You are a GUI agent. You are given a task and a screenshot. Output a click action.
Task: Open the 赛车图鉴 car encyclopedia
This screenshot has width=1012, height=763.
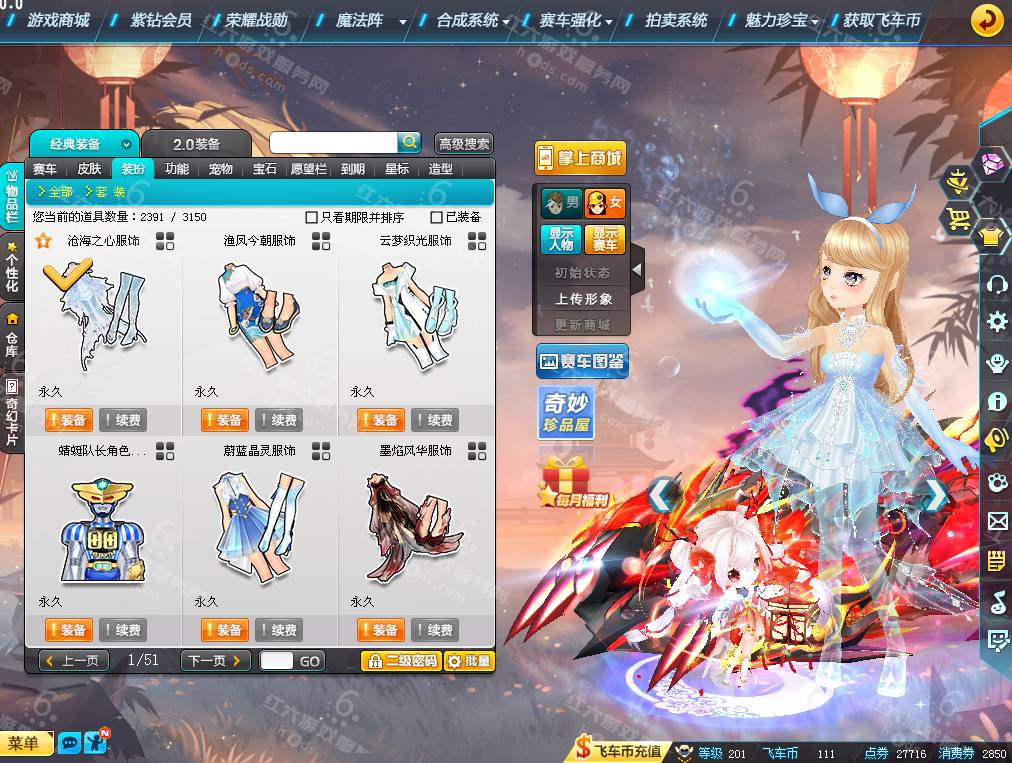pos(582,361)
